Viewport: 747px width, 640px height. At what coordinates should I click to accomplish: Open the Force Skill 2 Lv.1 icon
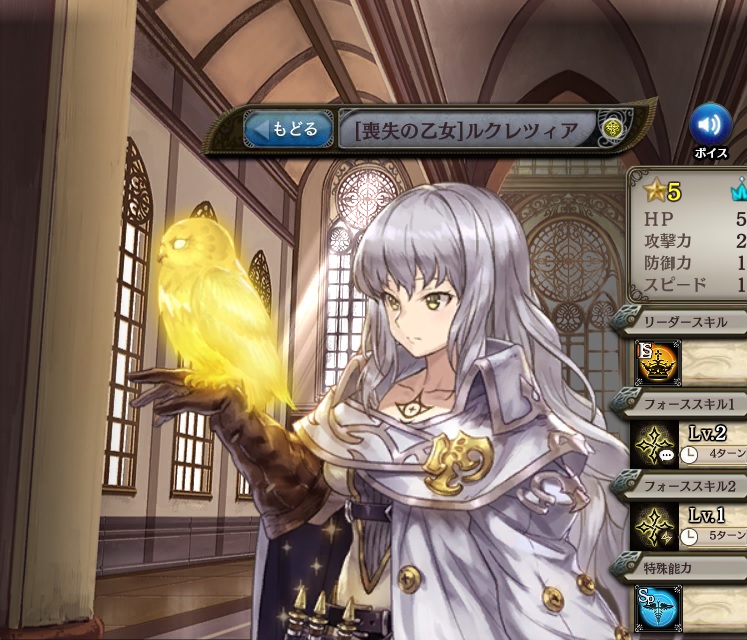point(659,524)
